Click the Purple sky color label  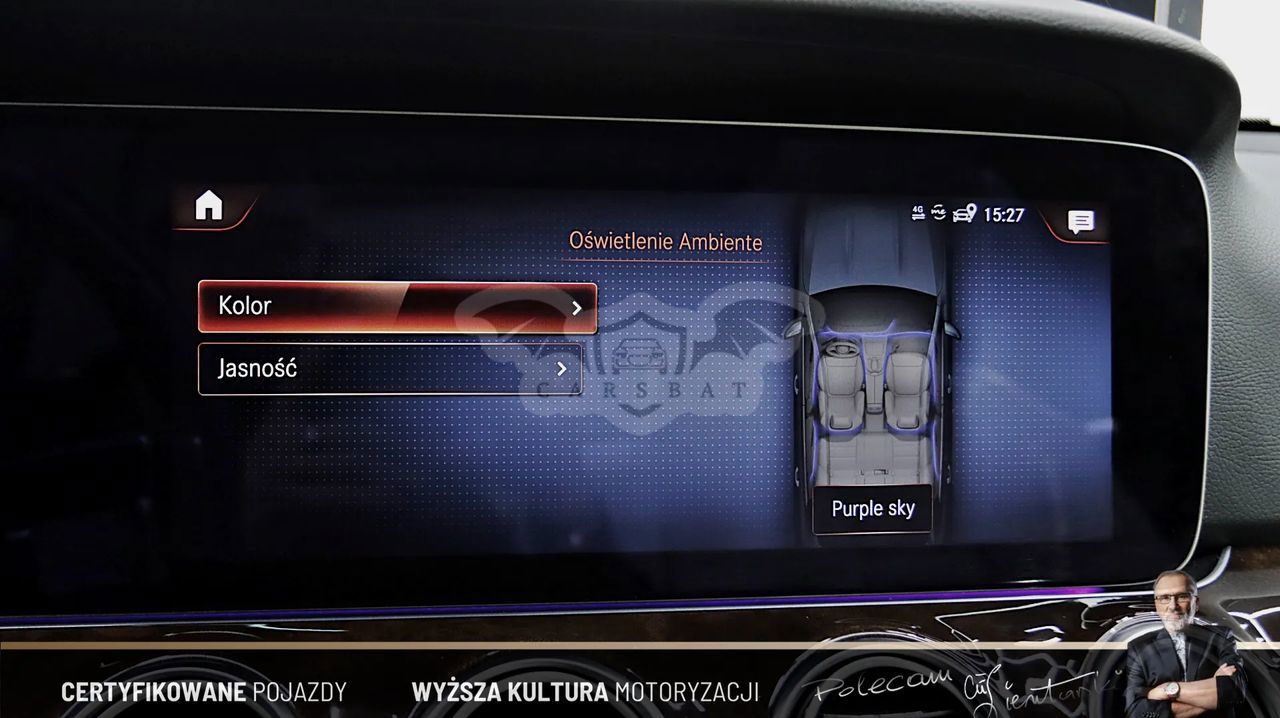(x=872, y=509)
